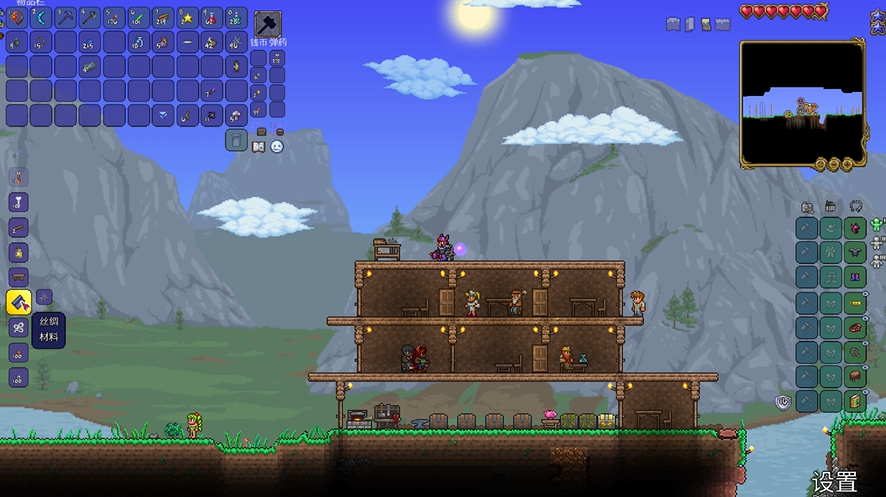Click the minimap
The height and width of the screenshot is (497, 886).
[802, 103]
